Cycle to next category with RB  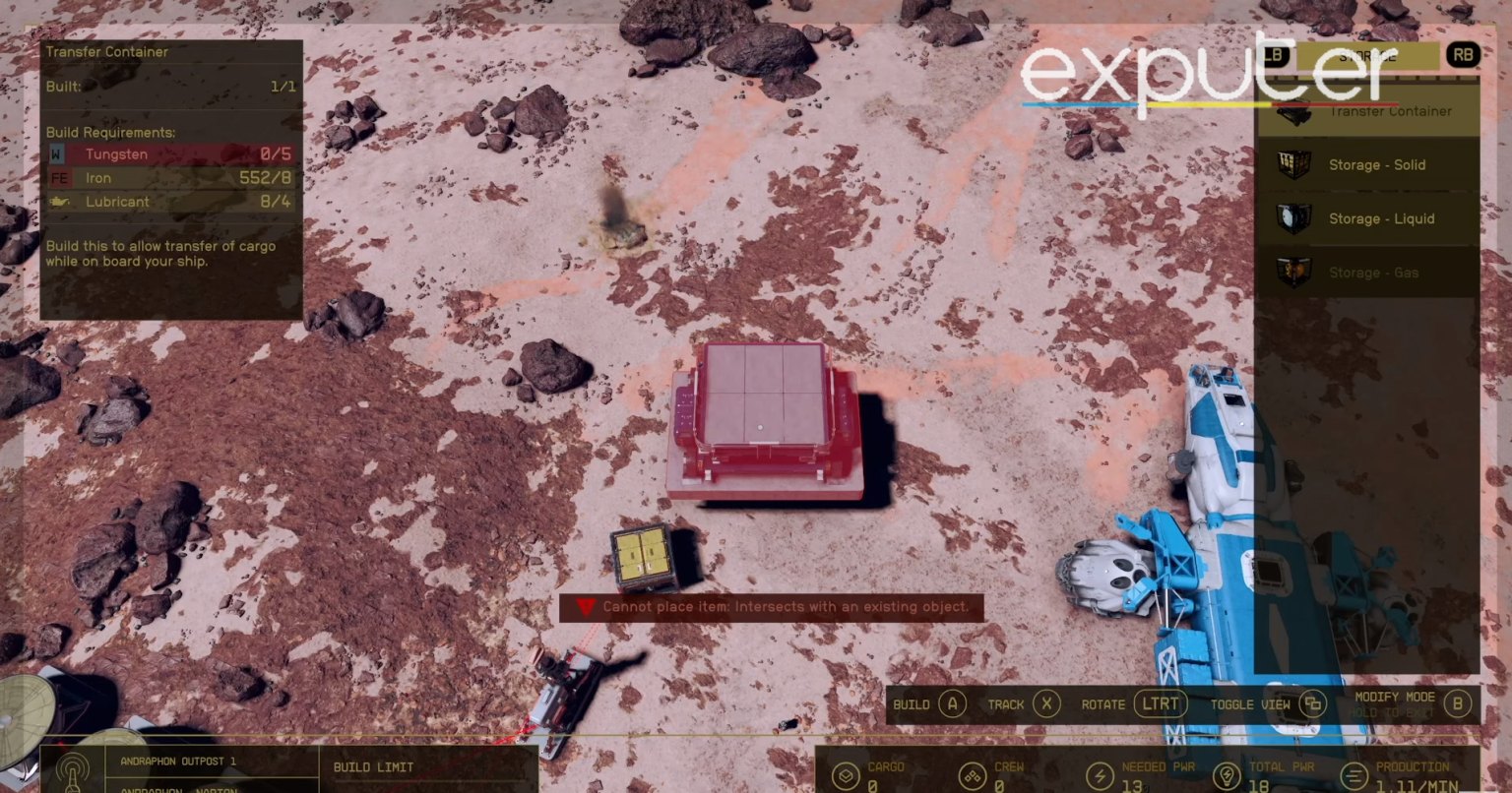[x=1463, y=54]
